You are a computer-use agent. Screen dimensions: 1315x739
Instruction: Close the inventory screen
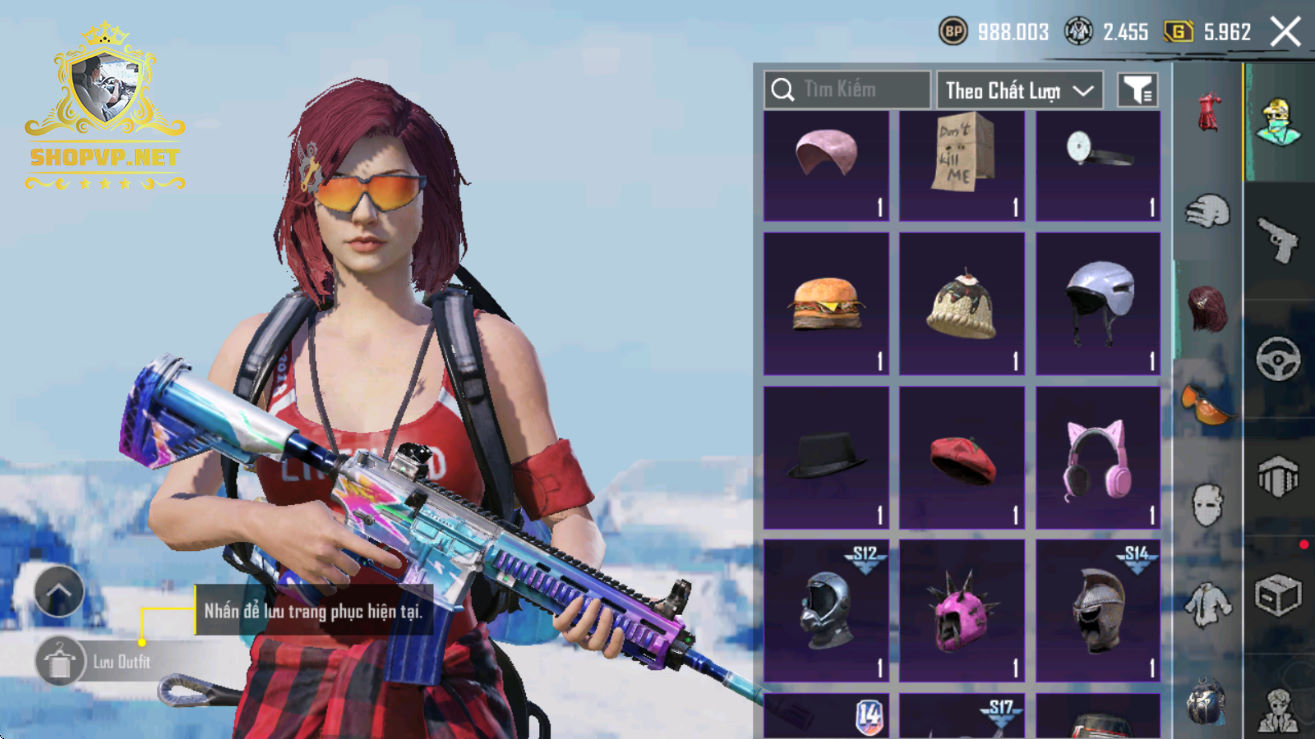tap(1285, 32)
